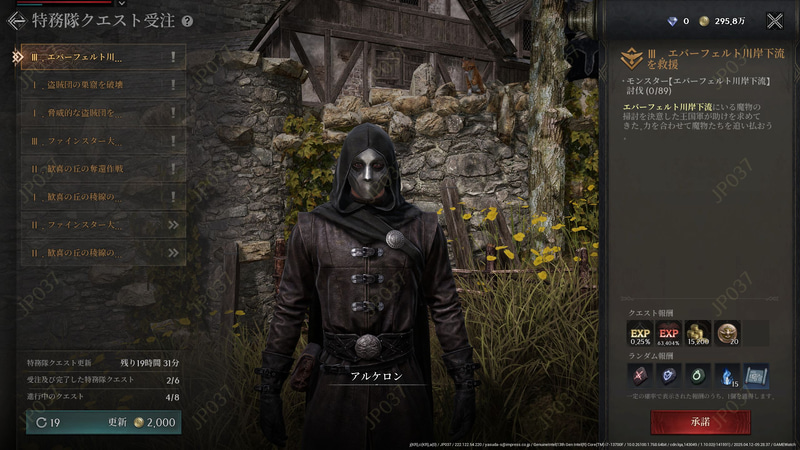This screenshot has width=800, height=450.
Task: Accept the quest with the red 承諾 button
Action: coord(701,420)
